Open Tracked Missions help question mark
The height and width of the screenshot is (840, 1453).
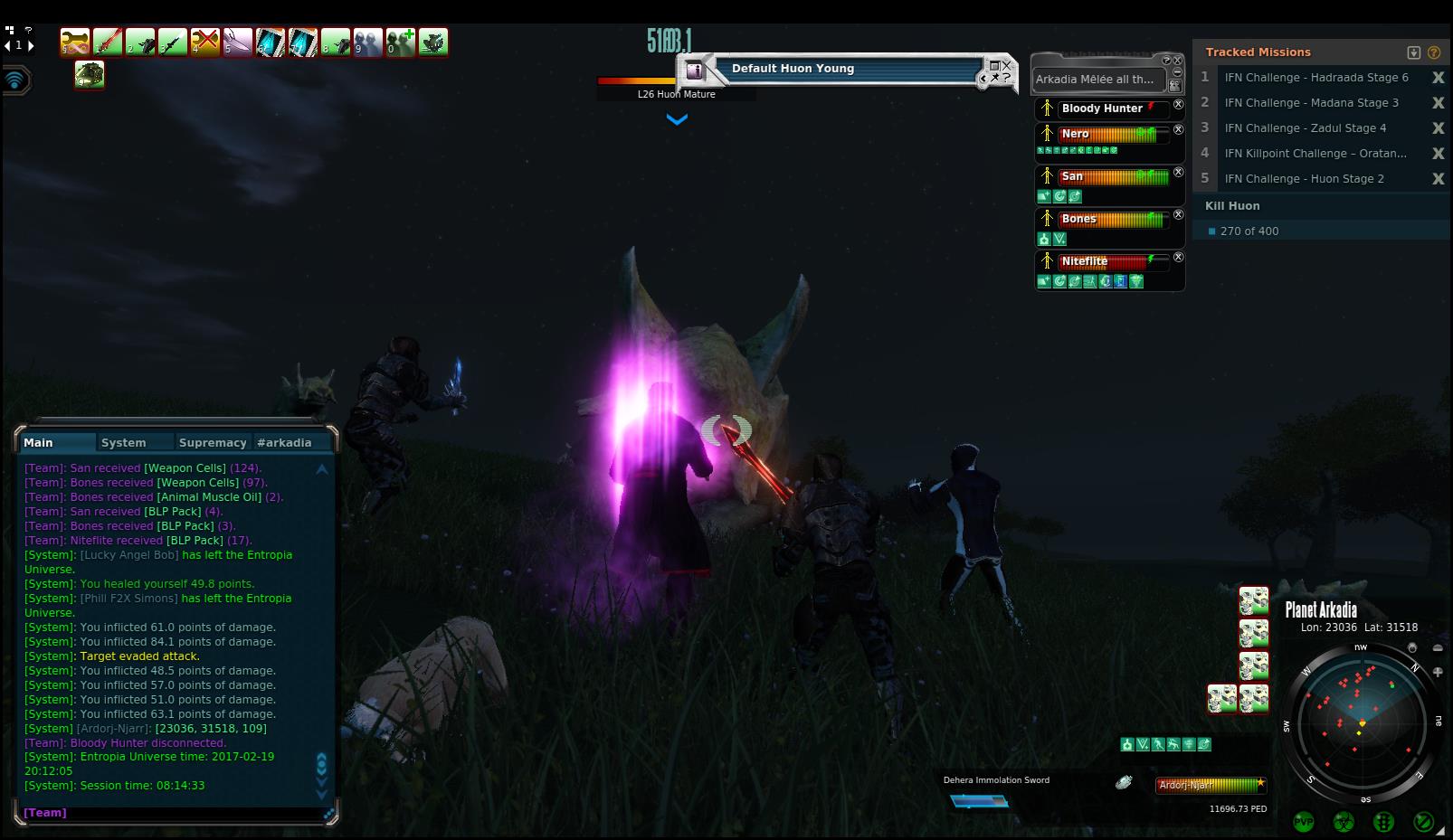pos(1434,52)
